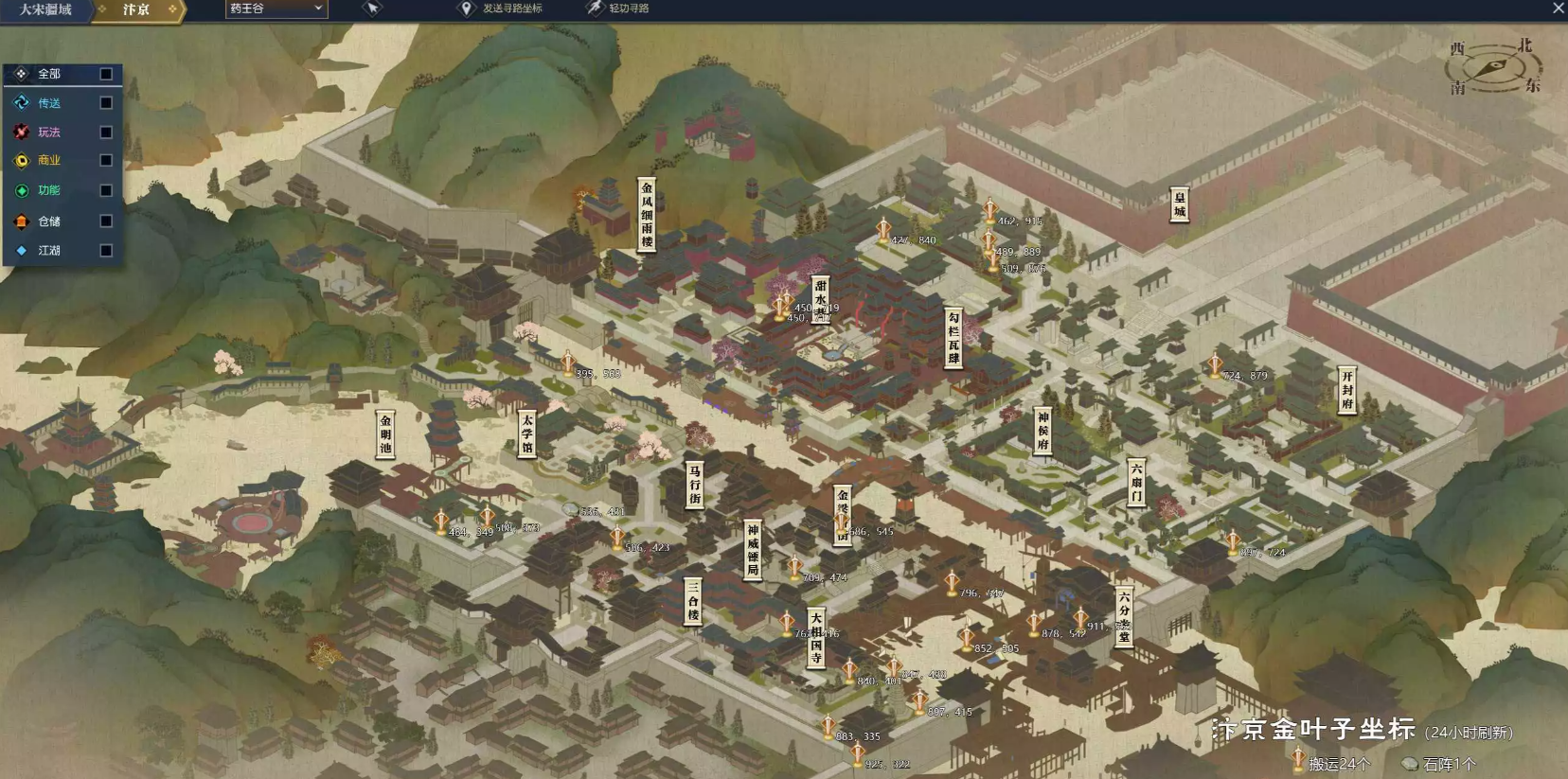The width and height of the screenshot is (1568, 779).
Task: Check the 功能 function filter checkbox
Action: (x=106, y=190)
